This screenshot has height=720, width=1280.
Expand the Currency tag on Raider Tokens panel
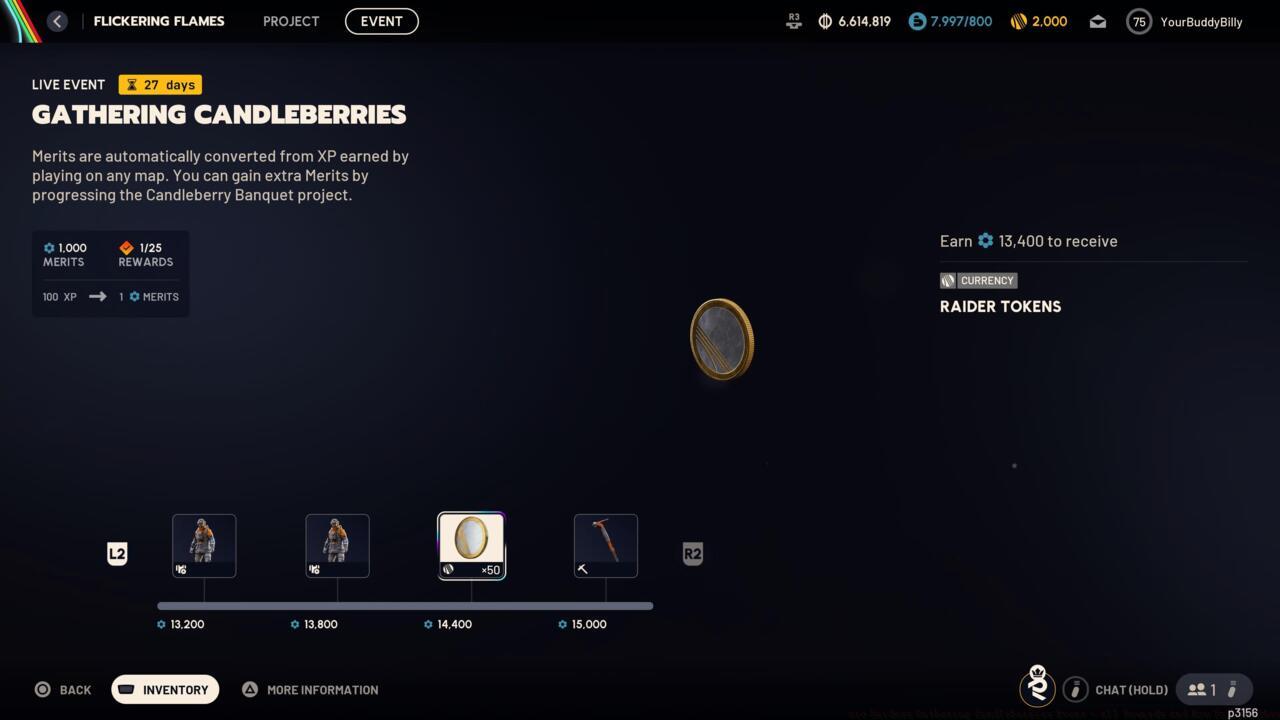[978, 280]
